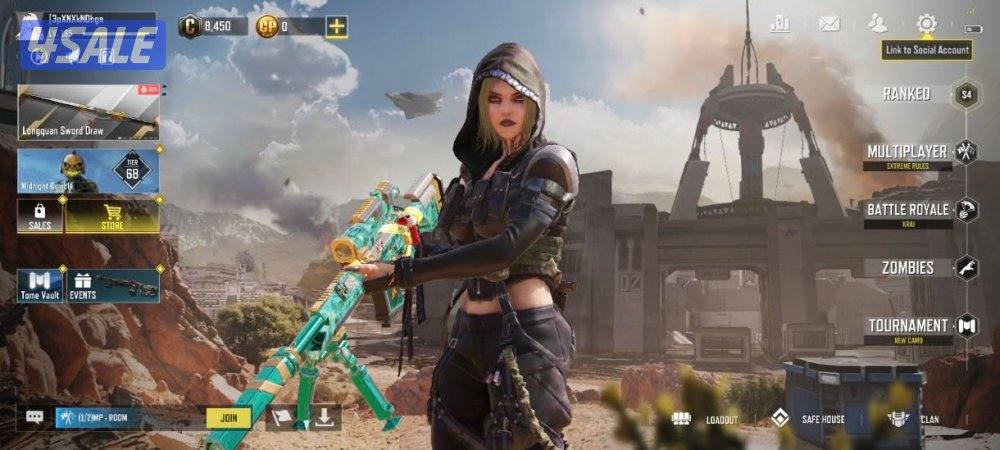Screen dimensions: 1000x450
Task: Open the Midnight Rumble battle pass banner
Action: point(88,170)
